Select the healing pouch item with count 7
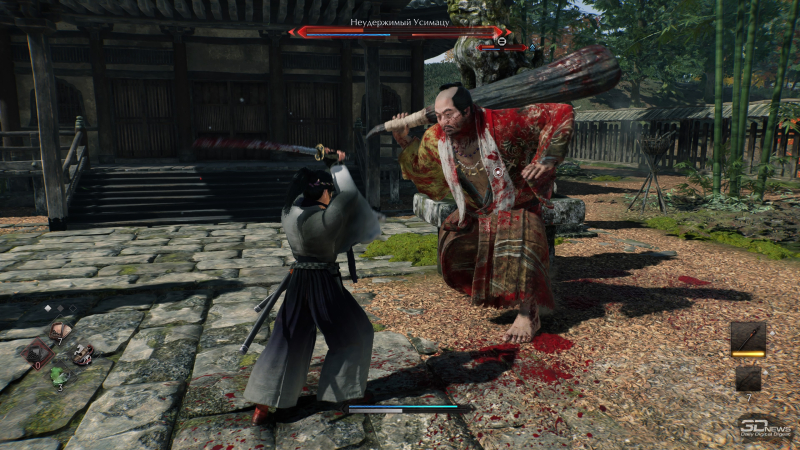 coord(62,330)
